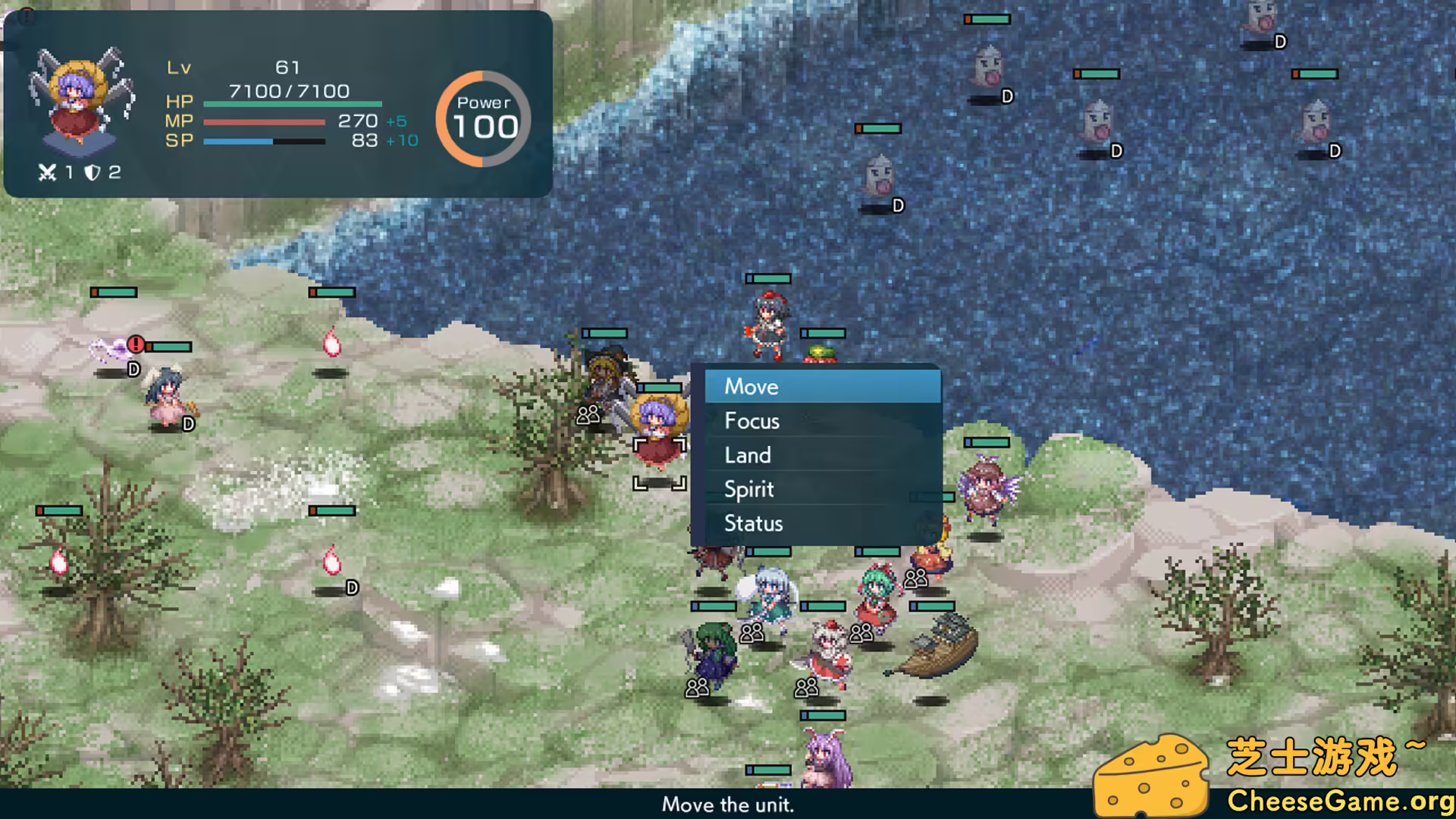Select the "Focus" command
The width and height of the screenshot is (1456, 819).
click(752, 421)
